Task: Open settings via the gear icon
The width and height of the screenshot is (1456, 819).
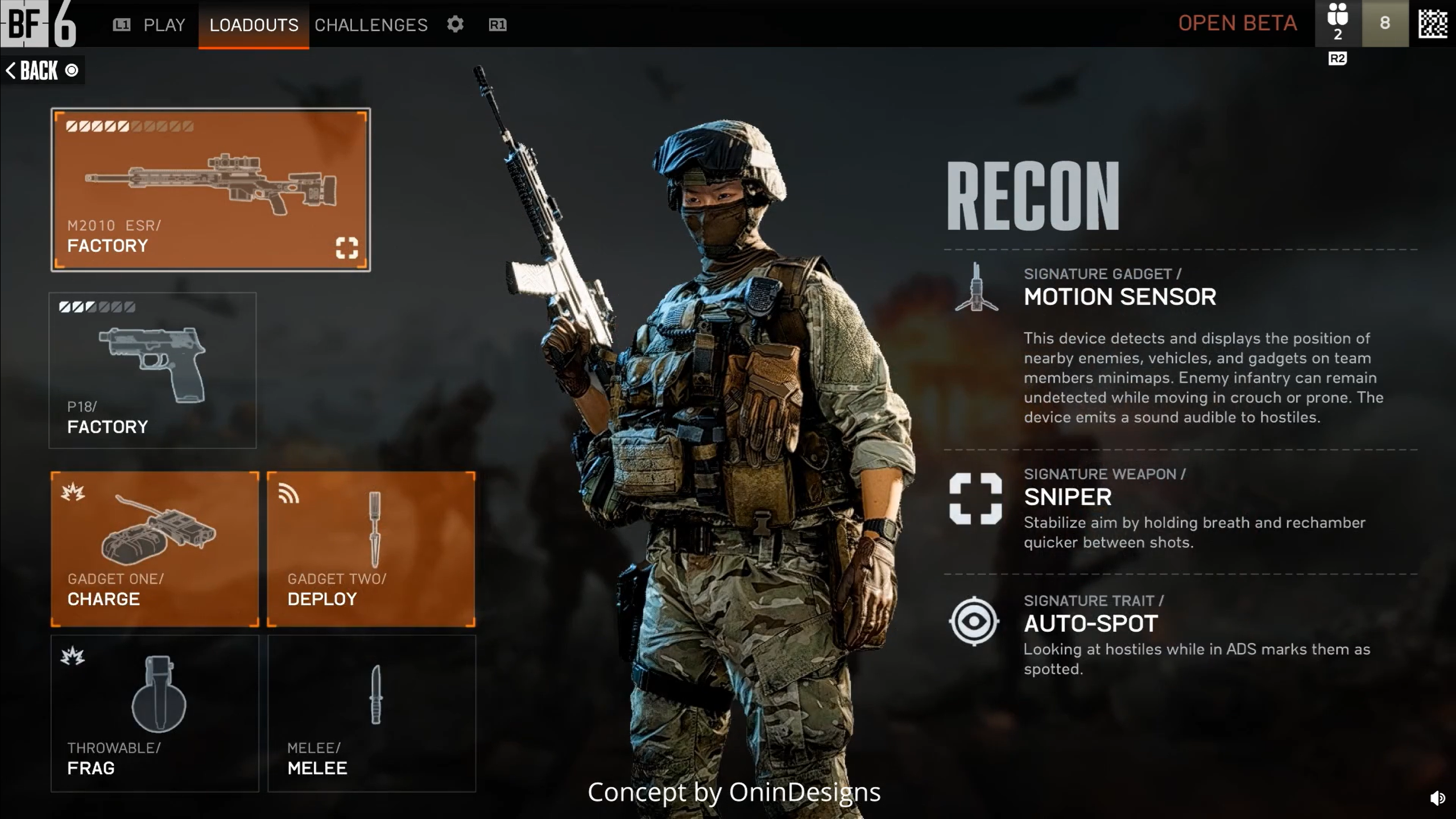Action: 455,24
